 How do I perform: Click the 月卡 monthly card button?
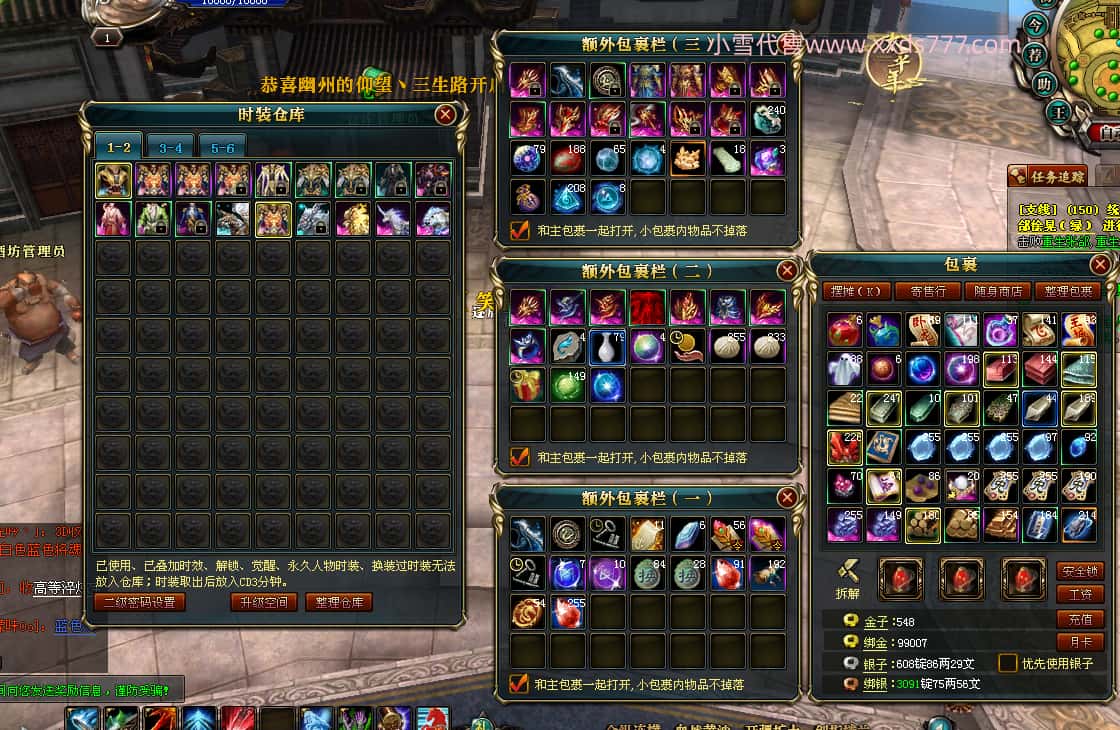[1080, 642]
